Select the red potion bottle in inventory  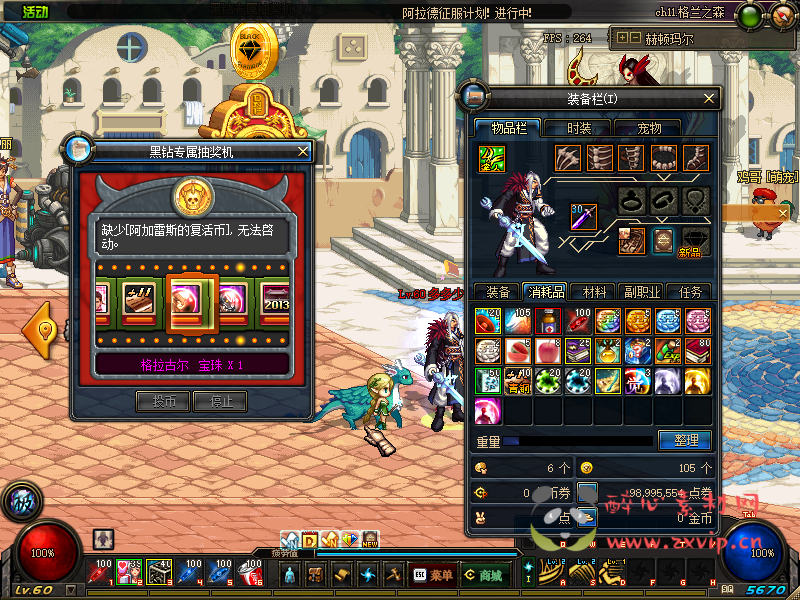point(548,320)
